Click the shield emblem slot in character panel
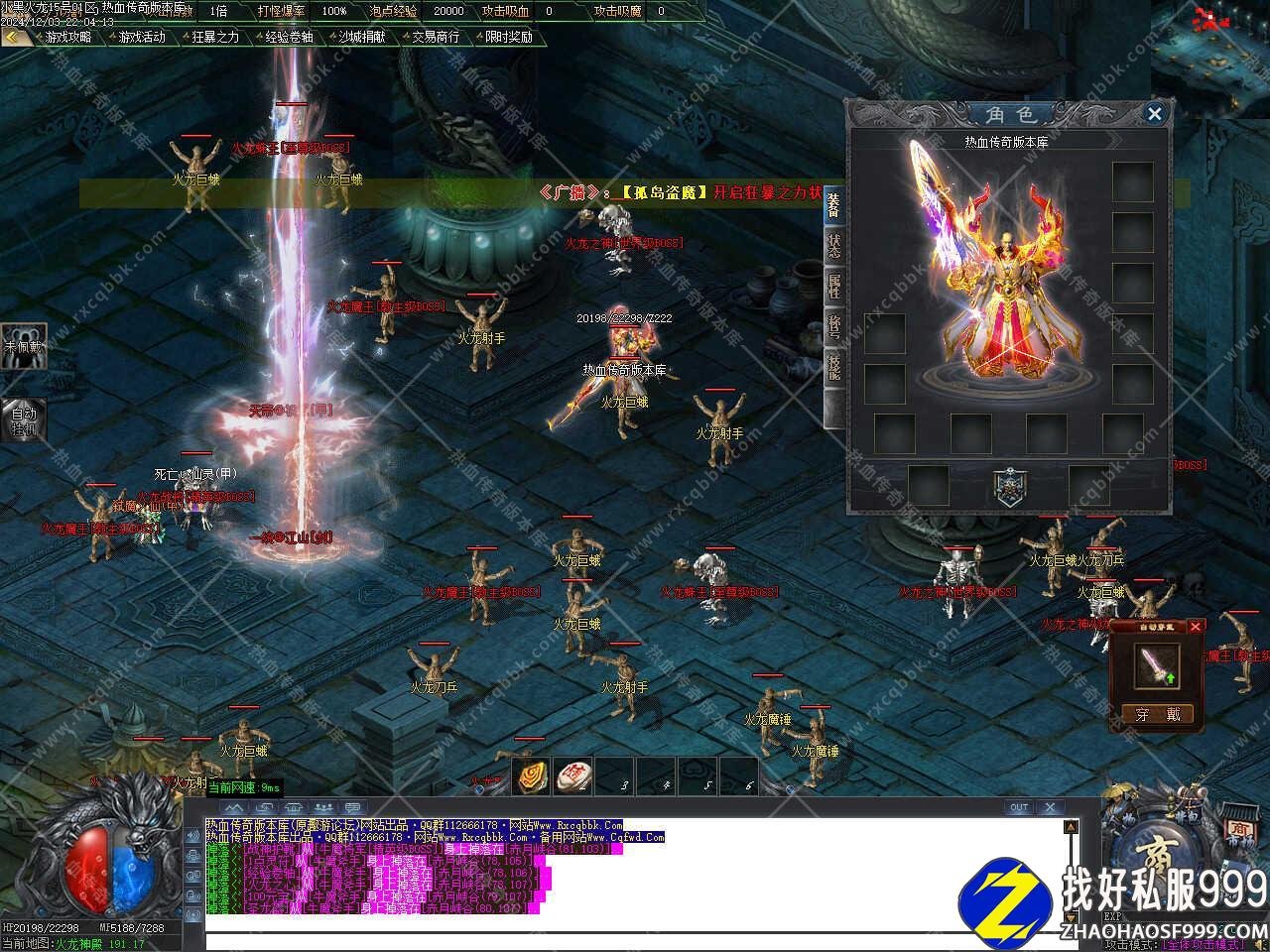This screenshot has height=952, width=1270. 1009,486
